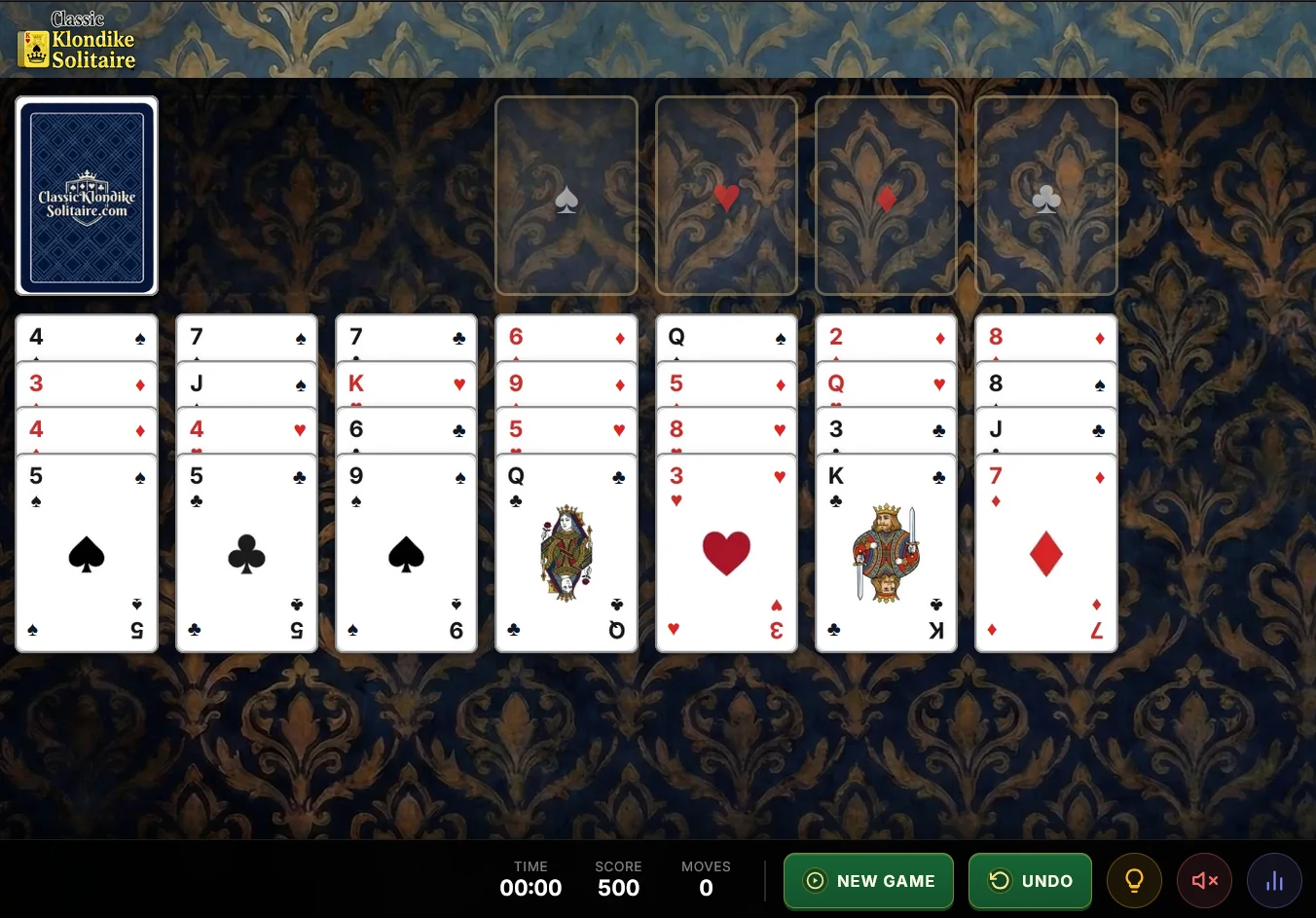1316x918 pixels.
Task: Pick the 5 of clubs card
Action: click(246, 553)
